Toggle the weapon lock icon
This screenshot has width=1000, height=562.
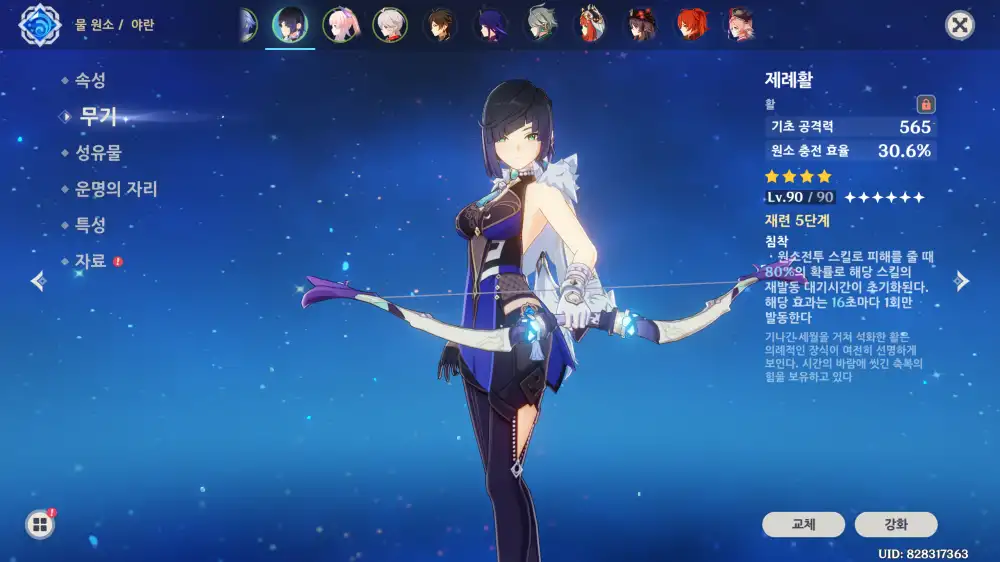[x=926, y=104]
